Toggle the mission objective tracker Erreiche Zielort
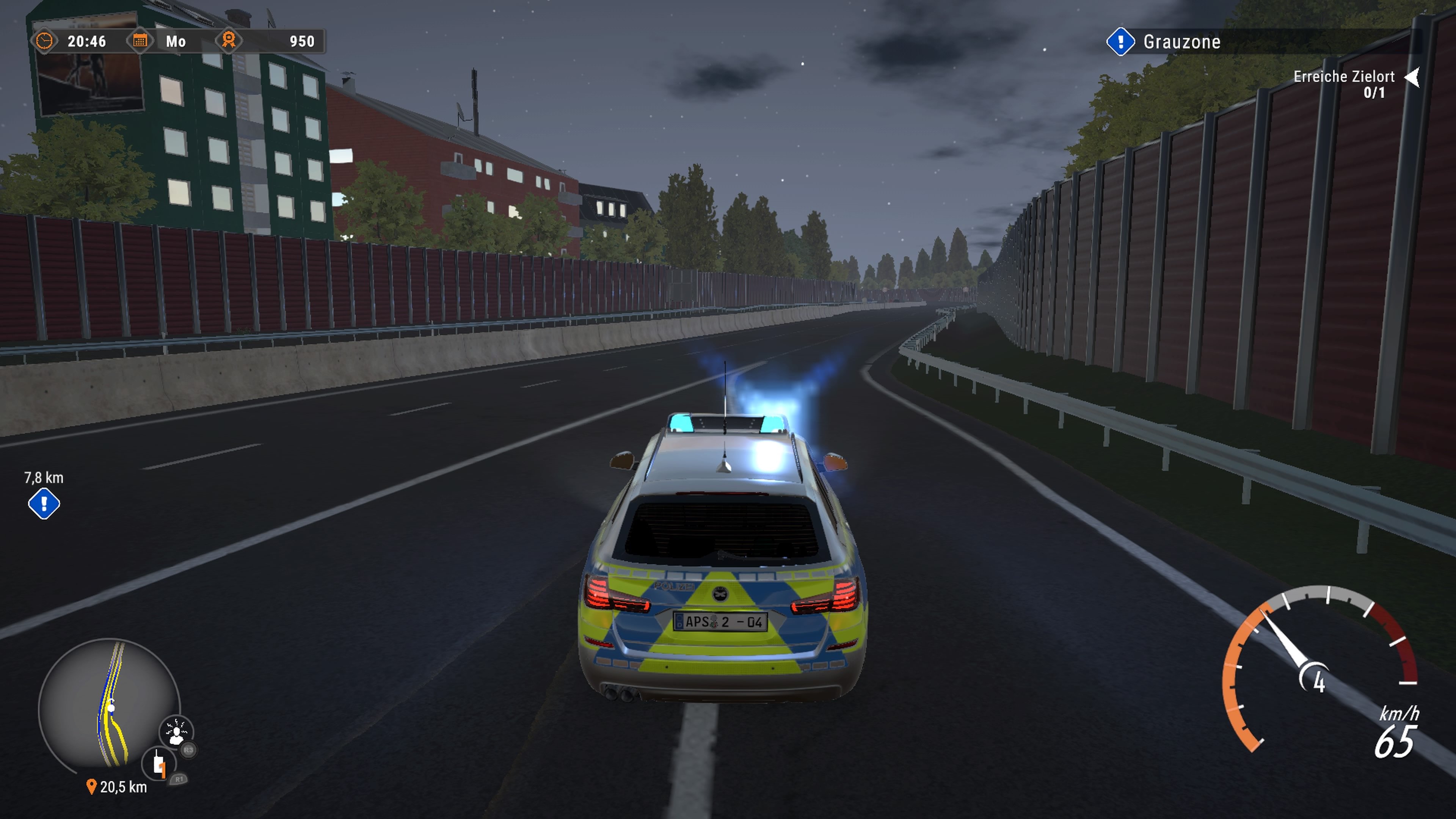 1344,77
